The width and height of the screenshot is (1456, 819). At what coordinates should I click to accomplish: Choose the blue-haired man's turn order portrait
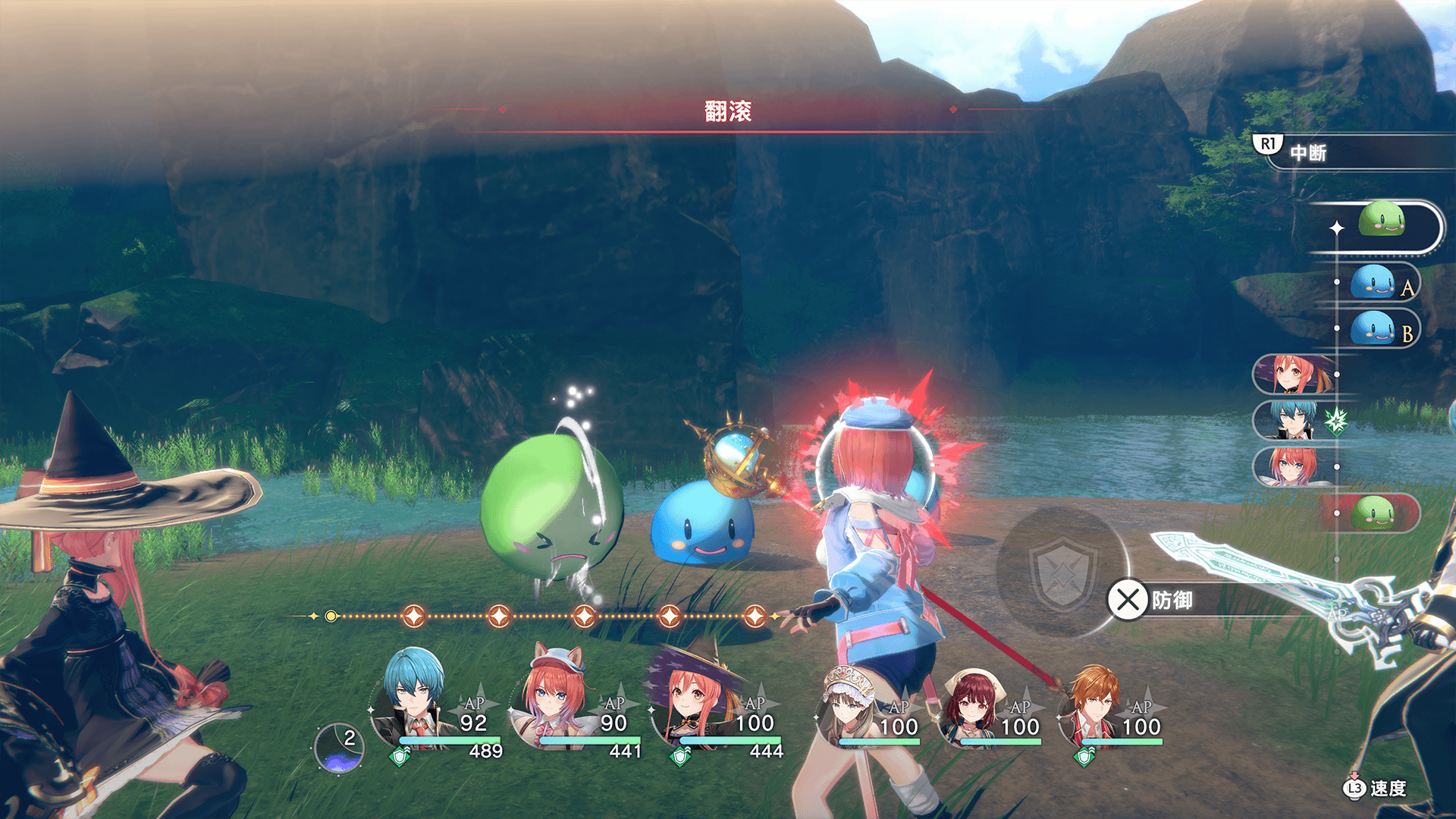pyautogui.click(x=1293, y=420)
